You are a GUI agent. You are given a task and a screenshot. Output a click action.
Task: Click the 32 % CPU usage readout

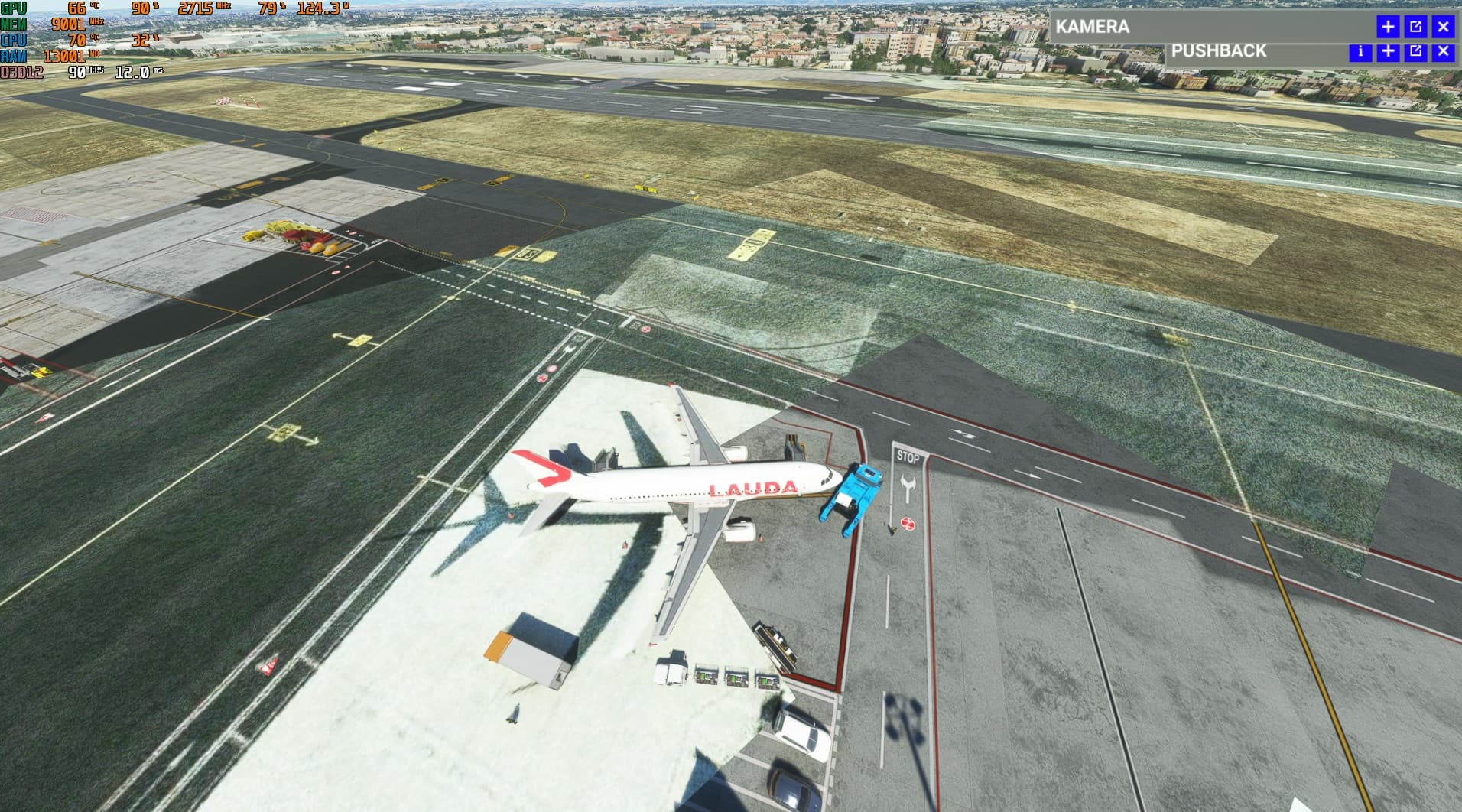pos(141,41)
